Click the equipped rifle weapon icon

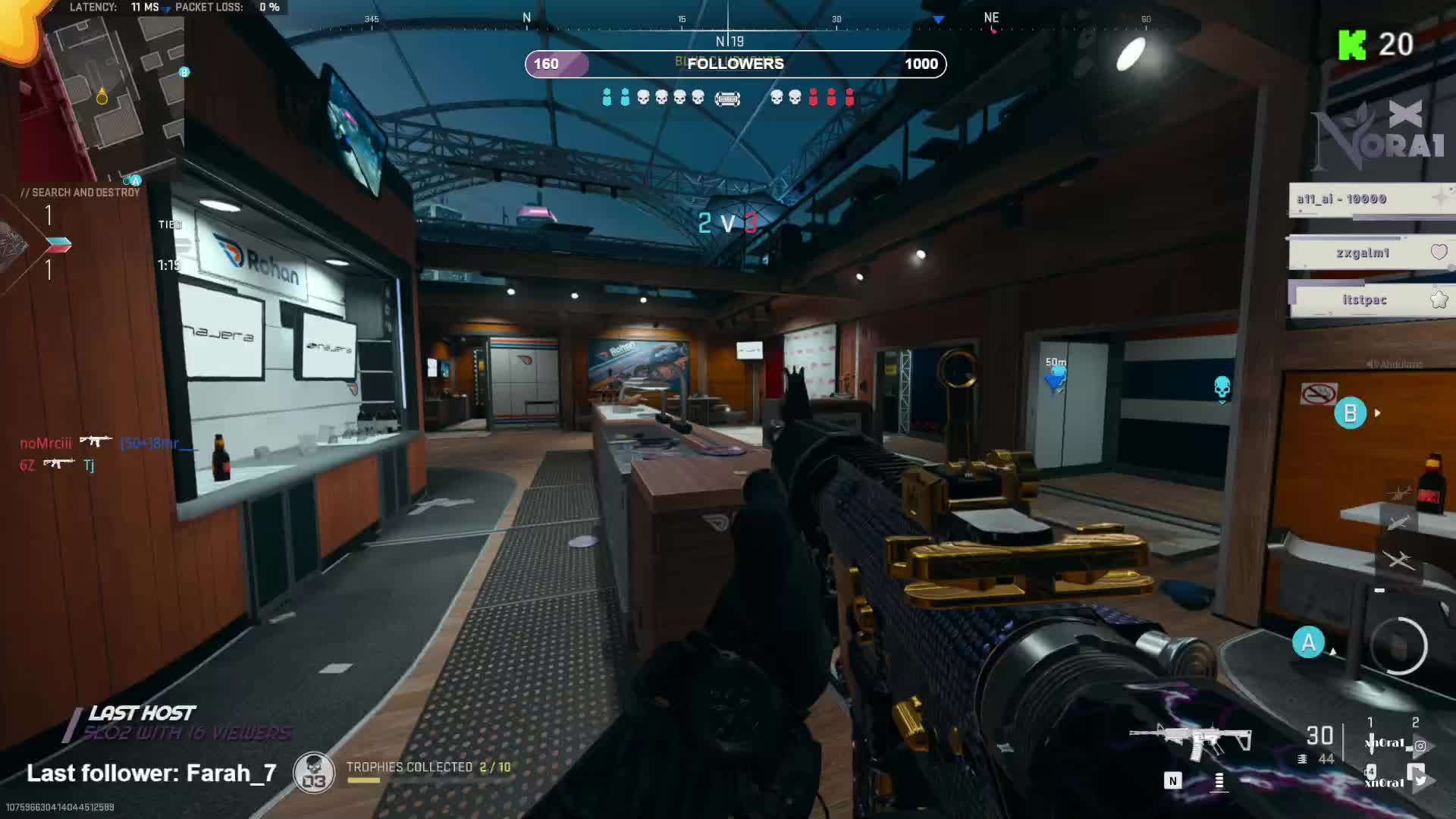point(1190,738)
